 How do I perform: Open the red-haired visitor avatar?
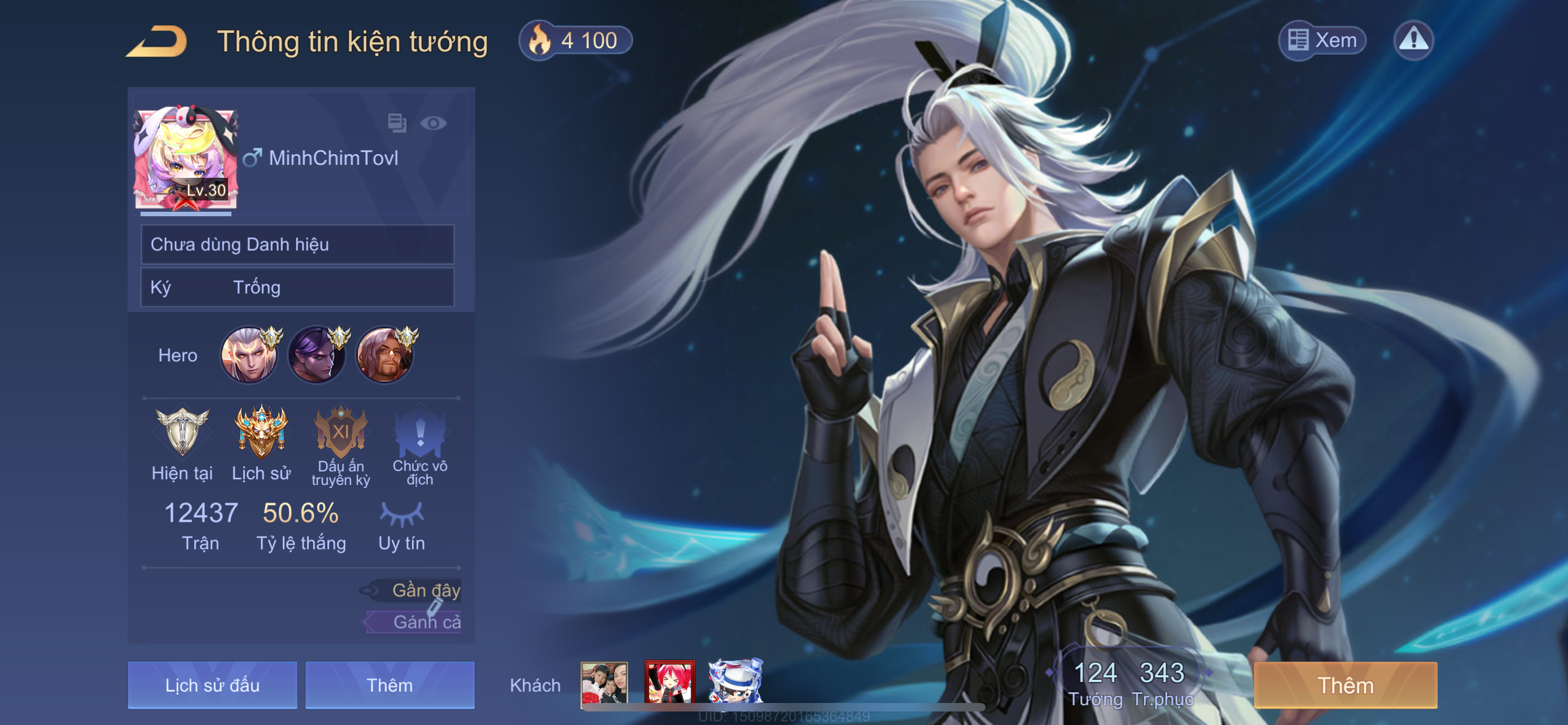coord(669,682)
